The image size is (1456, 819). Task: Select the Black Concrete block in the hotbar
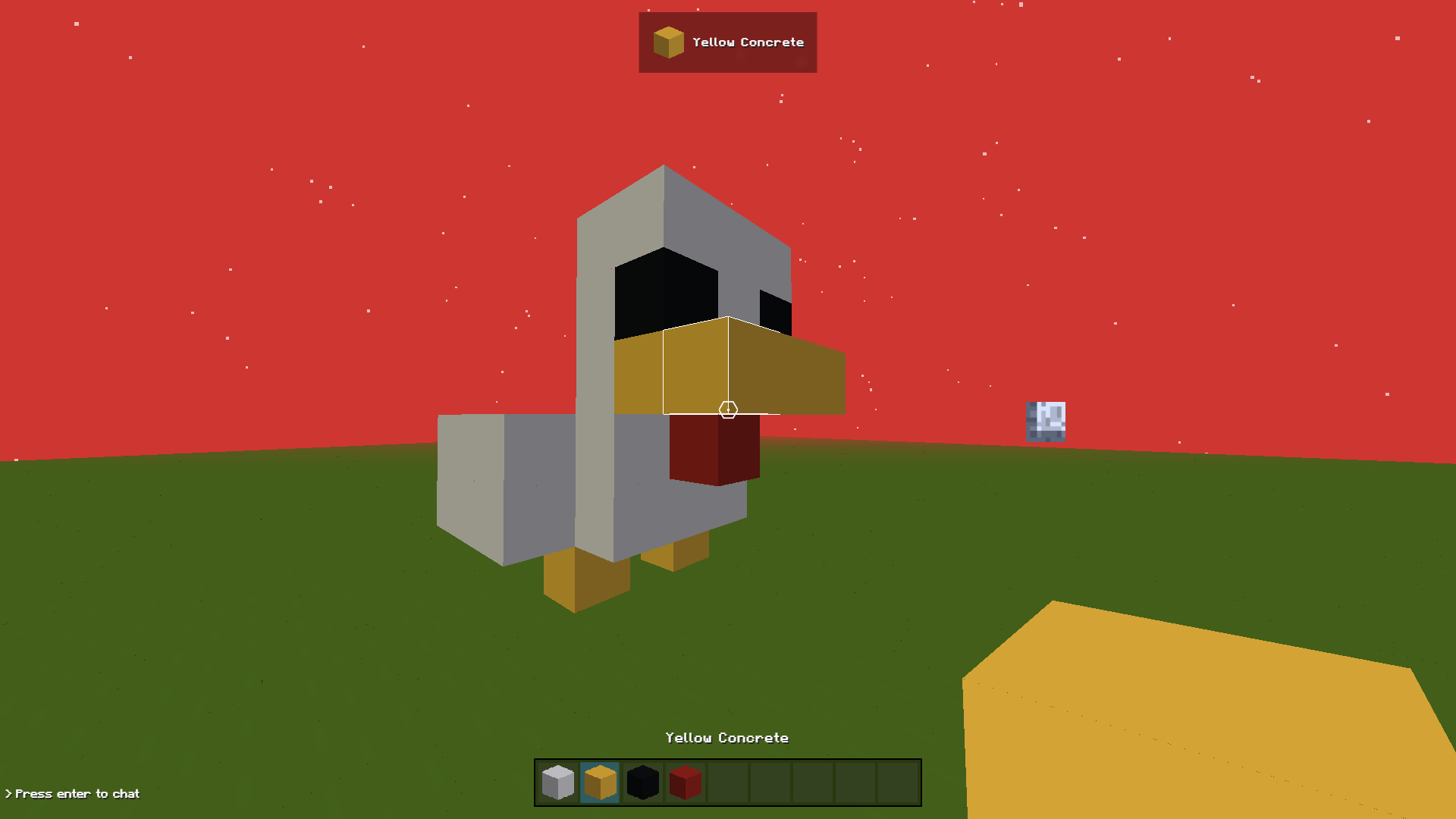tap(642, 782)
